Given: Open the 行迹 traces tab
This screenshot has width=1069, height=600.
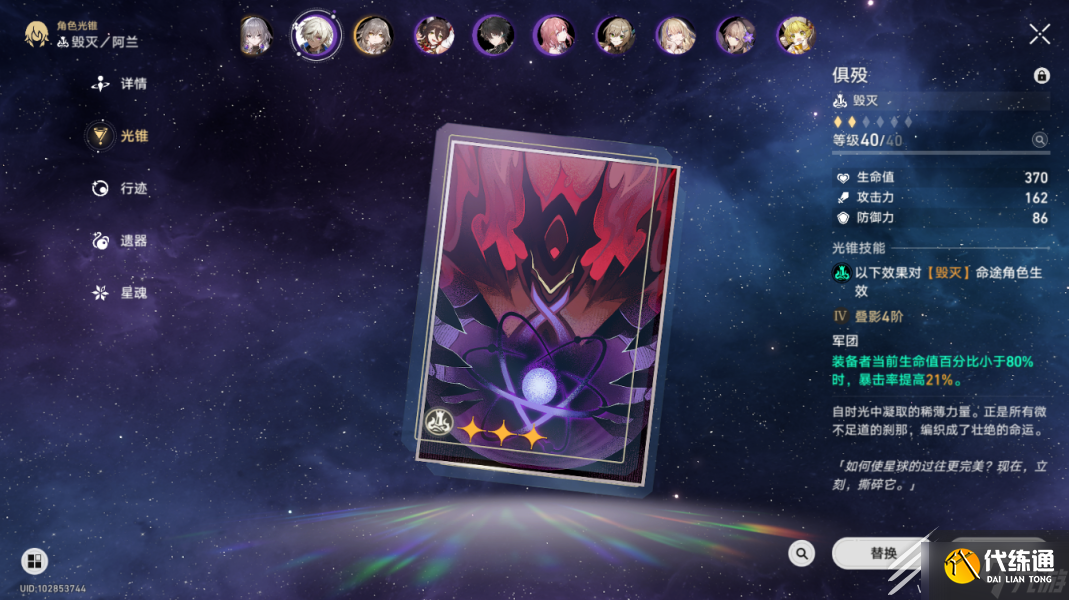Looking at the screenshot, I should tap(120, 188).
